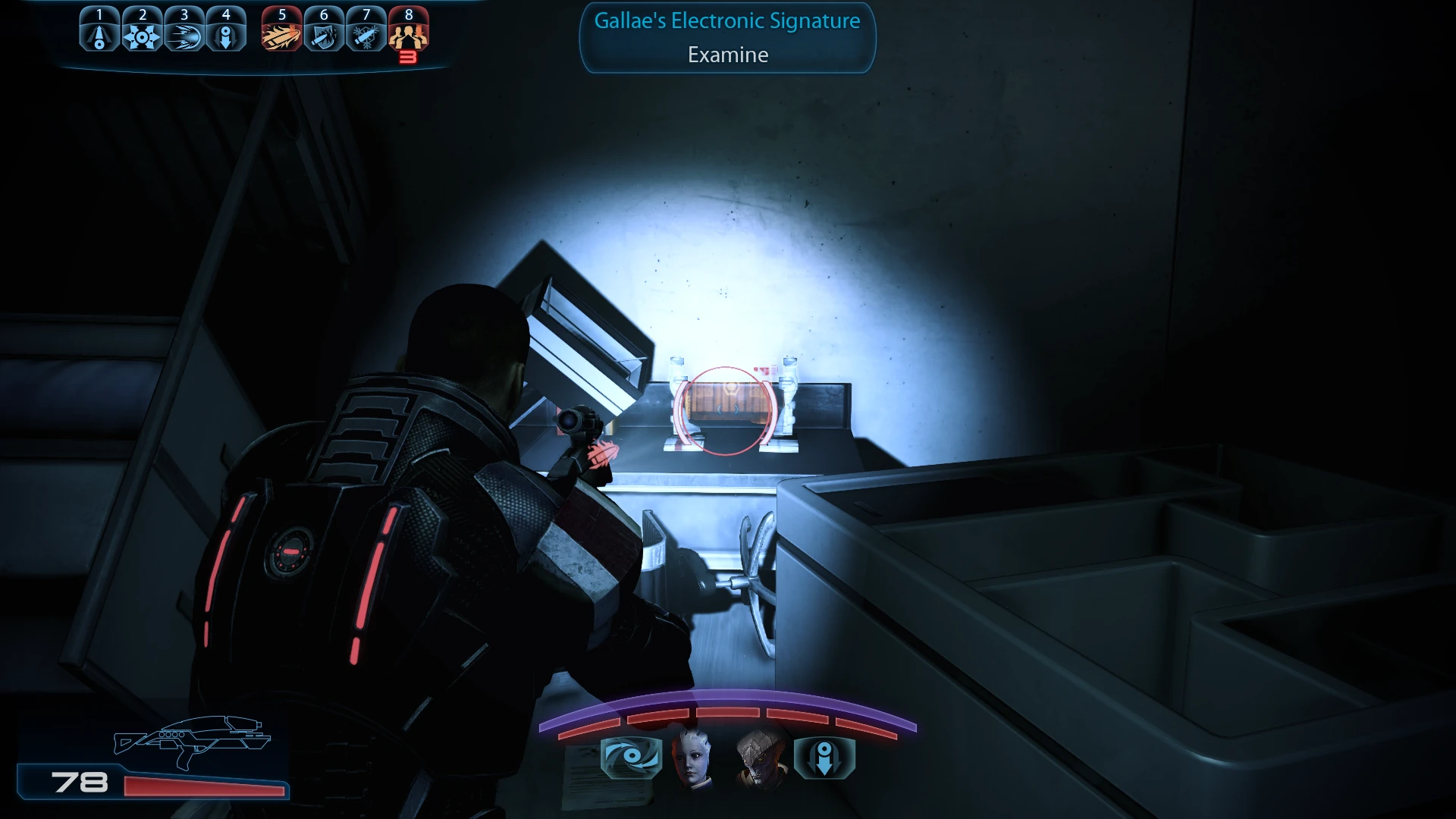Select Liara's squad portrait
Viewport: 1456px width, 819px height.
pos(693,758)
